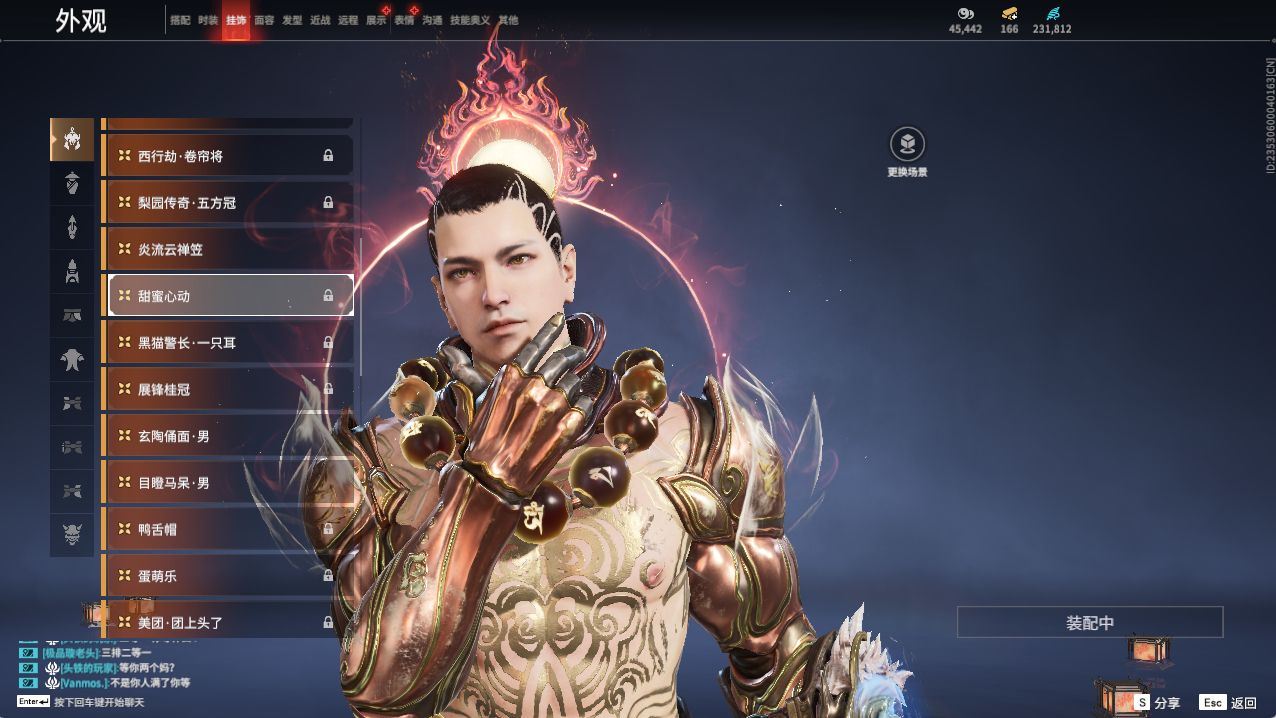Pick the 玄陶俑面·男 entry
Screen dimensions: 1276x718
[x=228, y=436]
